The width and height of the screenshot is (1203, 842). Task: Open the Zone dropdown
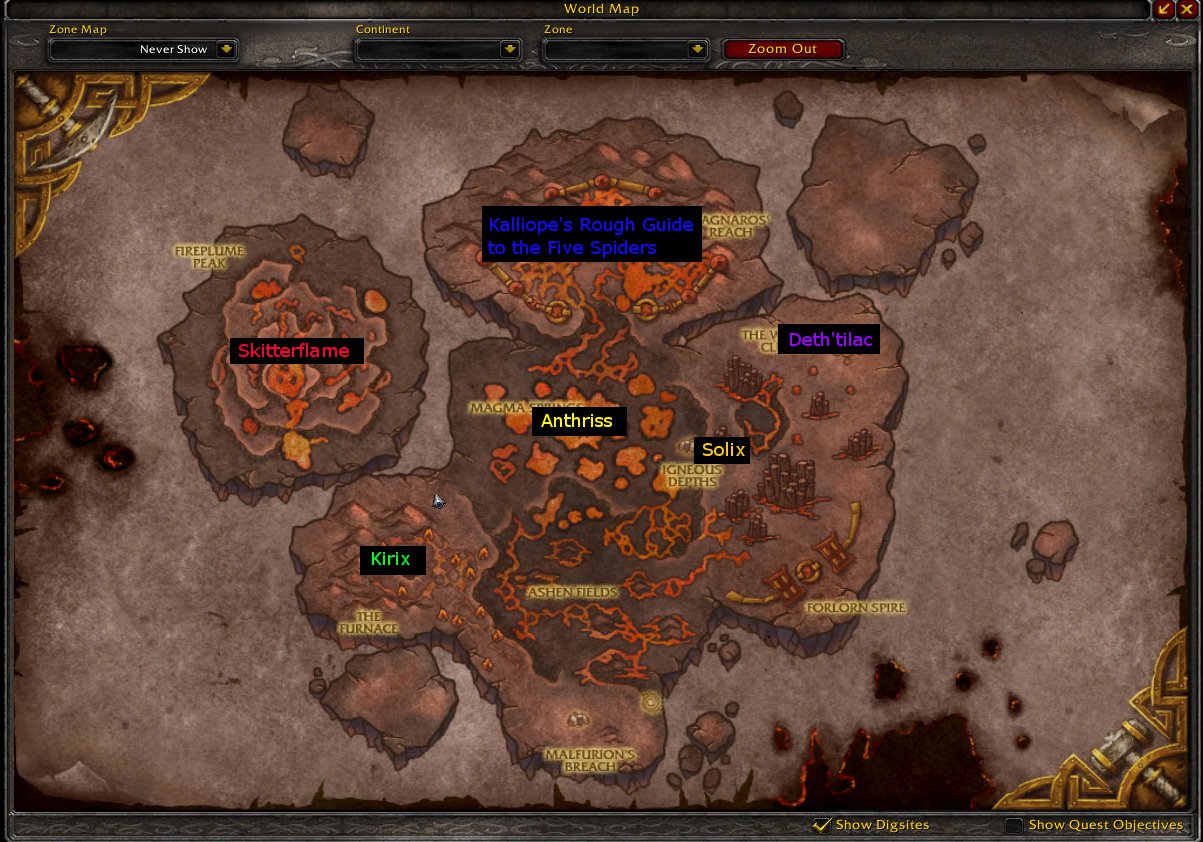[x=696, y=49]
